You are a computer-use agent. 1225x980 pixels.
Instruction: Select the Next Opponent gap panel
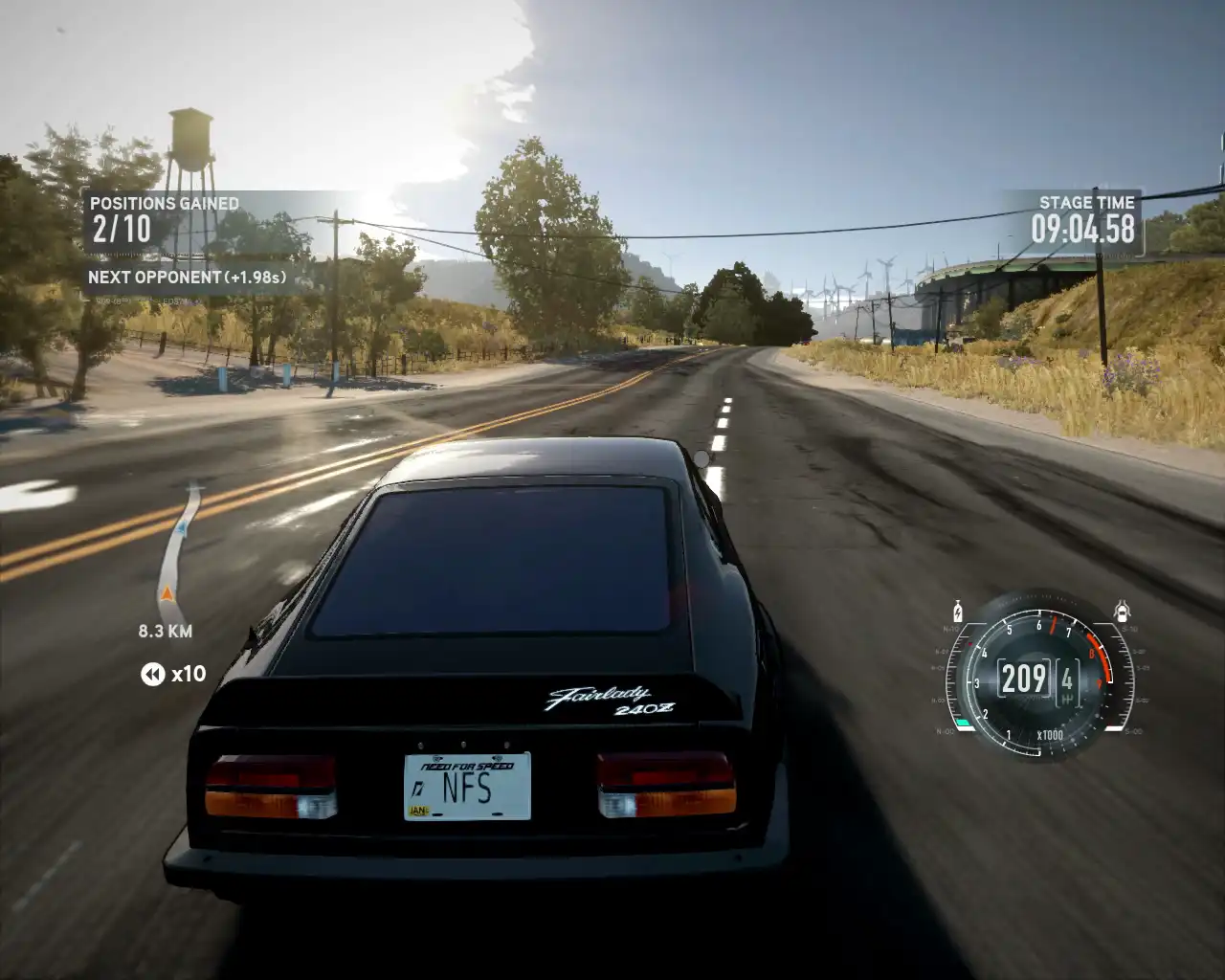click(188, 278)
